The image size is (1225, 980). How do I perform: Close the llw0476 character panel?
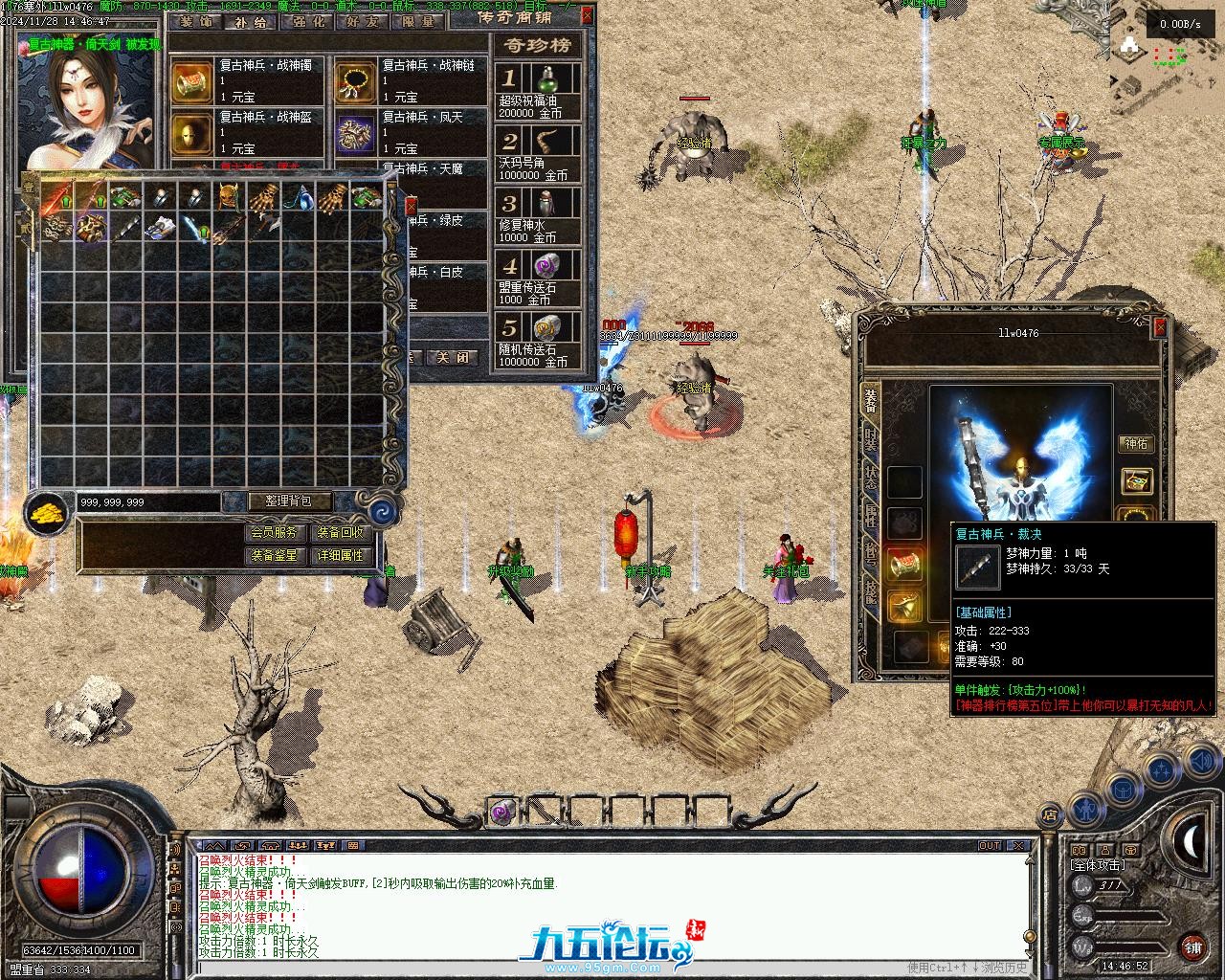tap(1160, 328)
